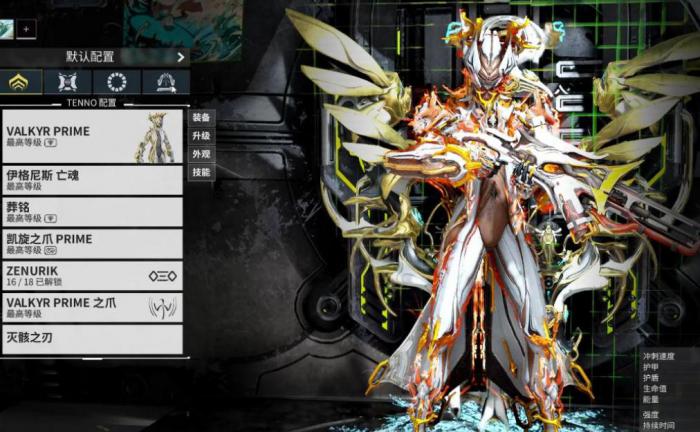Select the Valkyr Prime warframe slot

click(x=92, y=137)
